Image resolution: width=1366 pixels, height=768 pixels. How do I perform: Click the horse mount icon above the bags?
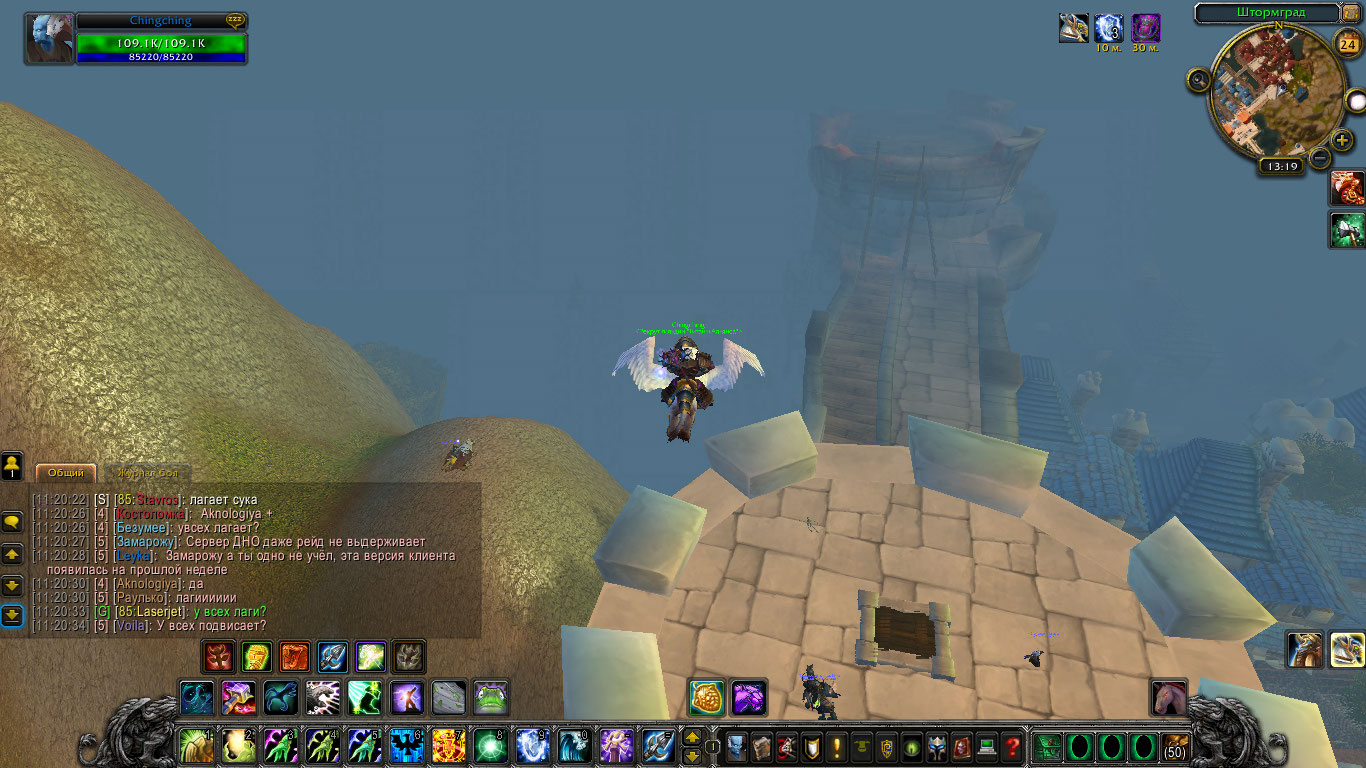pos(1168,697)
